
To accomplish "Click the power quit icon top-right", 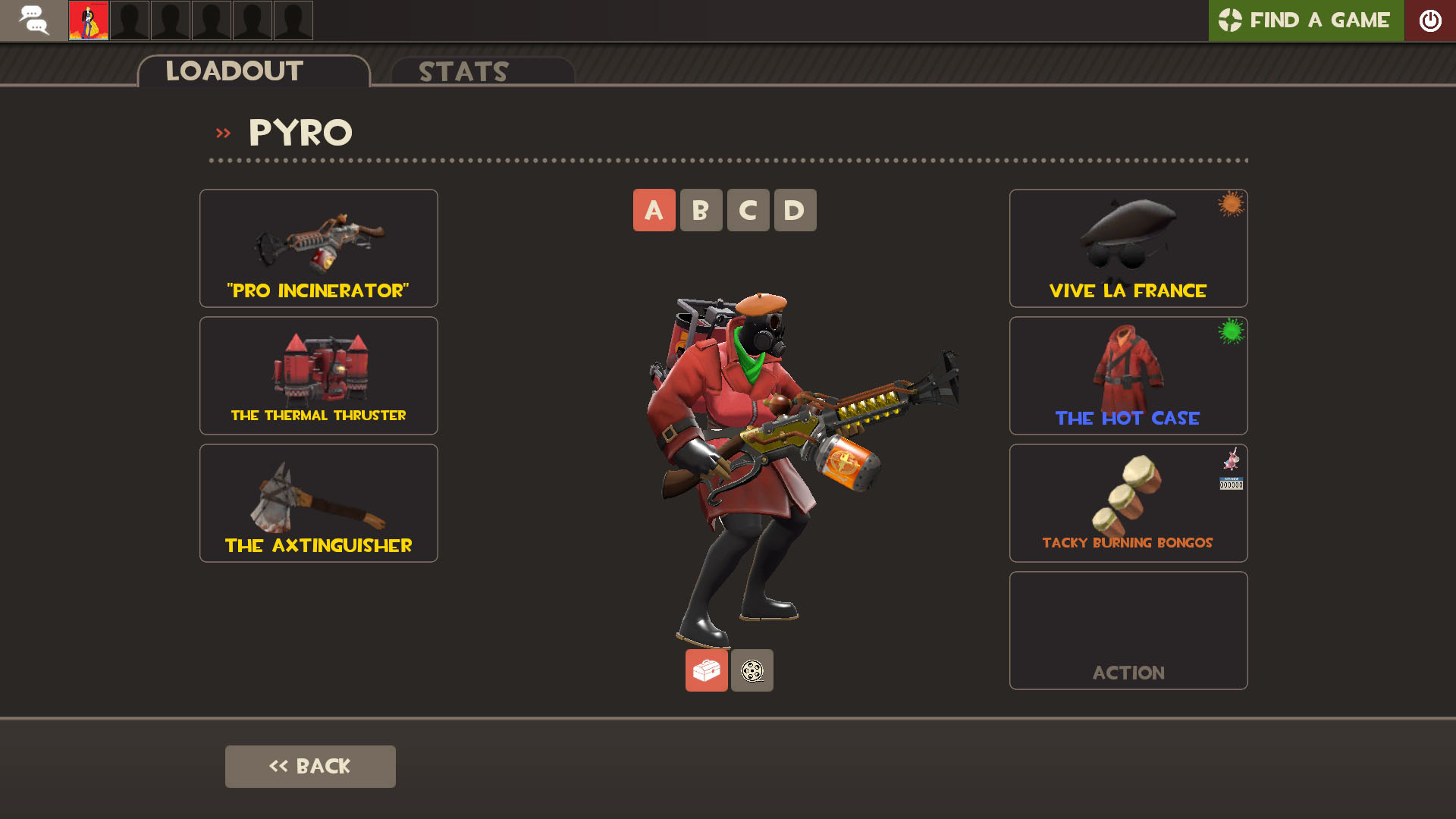I will [x=1430, y=20].
